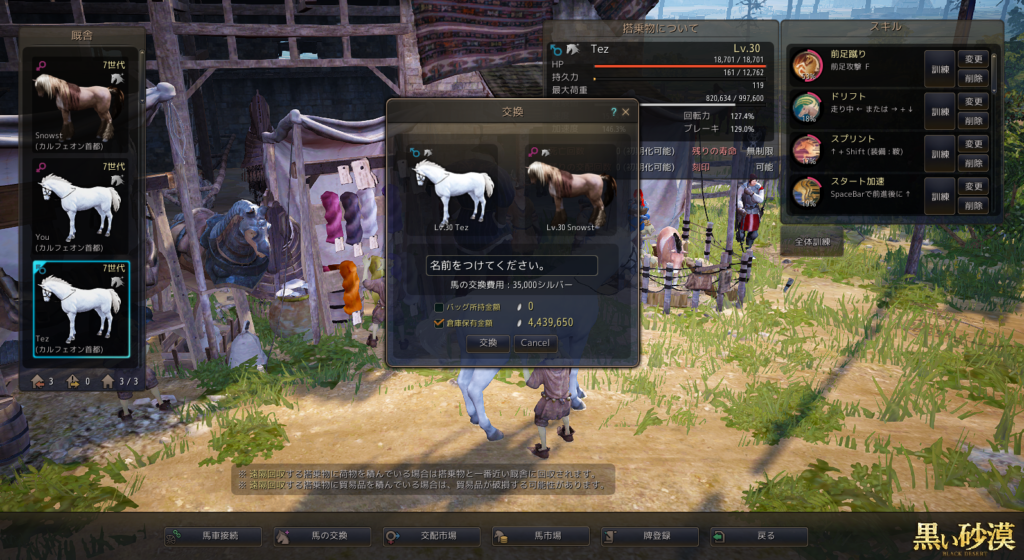Close the 交換 window with X
Image resolution: width=1024 pixels, height=560 pixels.
pos(626,112)
